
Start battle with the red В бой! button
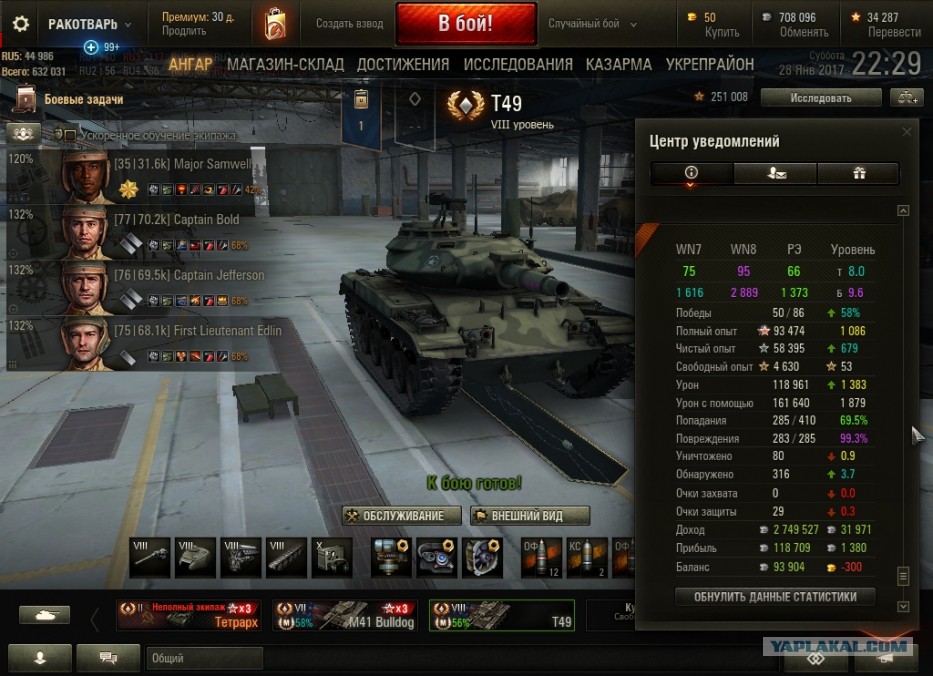[465, 24]
